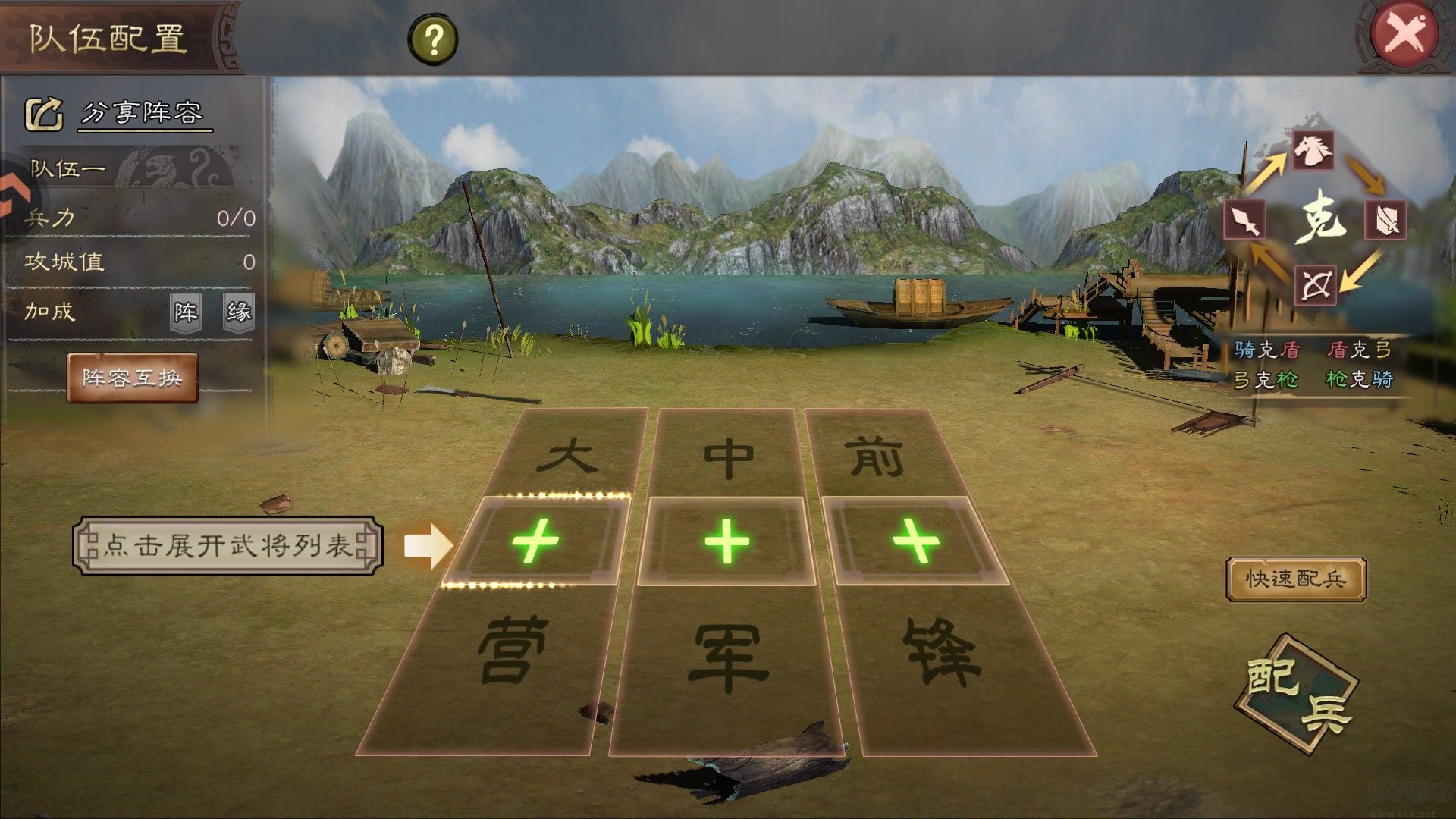Activate the glowing 大营 slot frame
The width and height of the screenshot is (1456, 819).
point(535,542)
